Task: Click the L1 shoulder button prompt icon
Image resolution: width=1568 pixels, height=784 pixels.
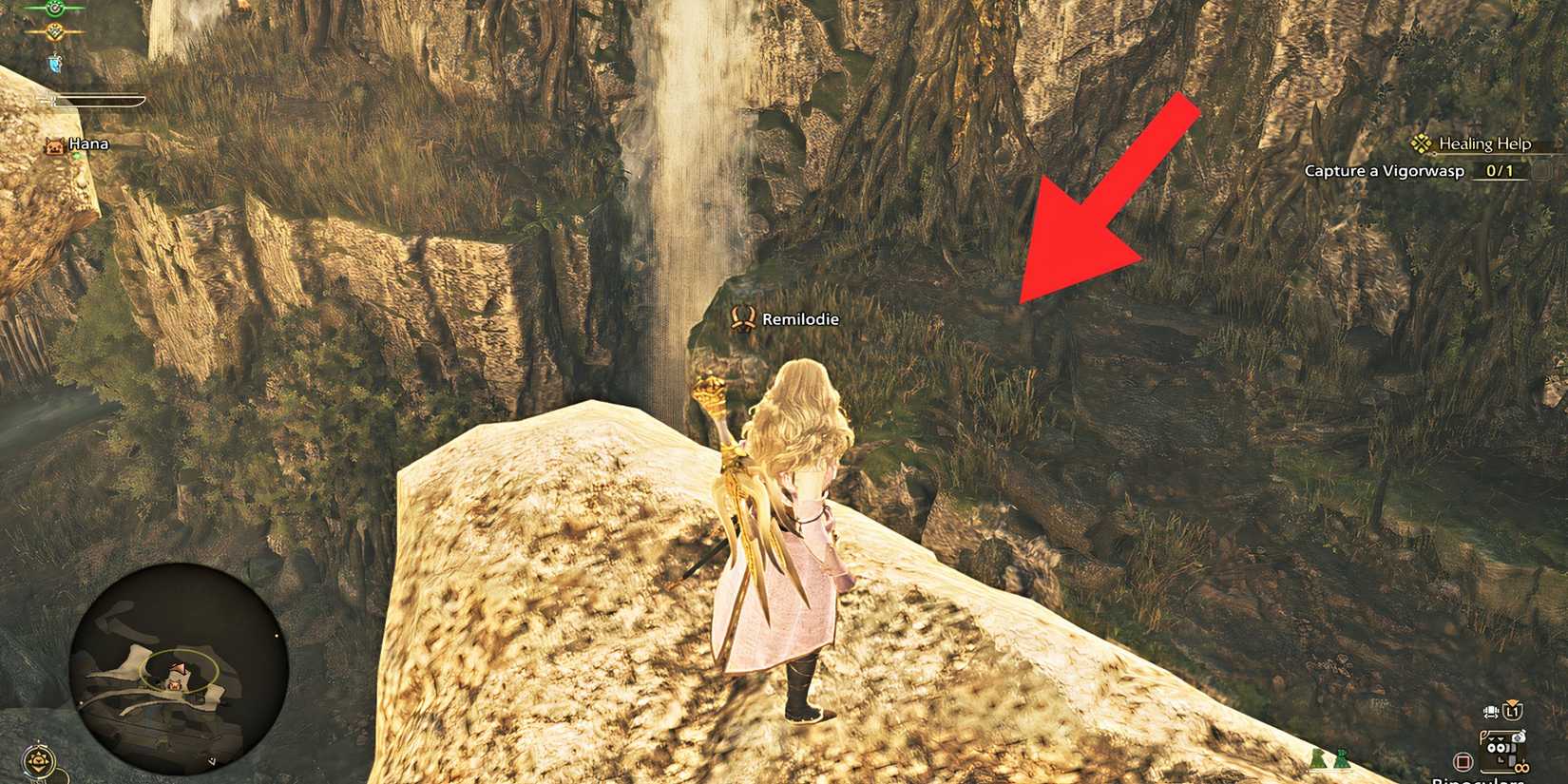Action: pos(1513,711)
